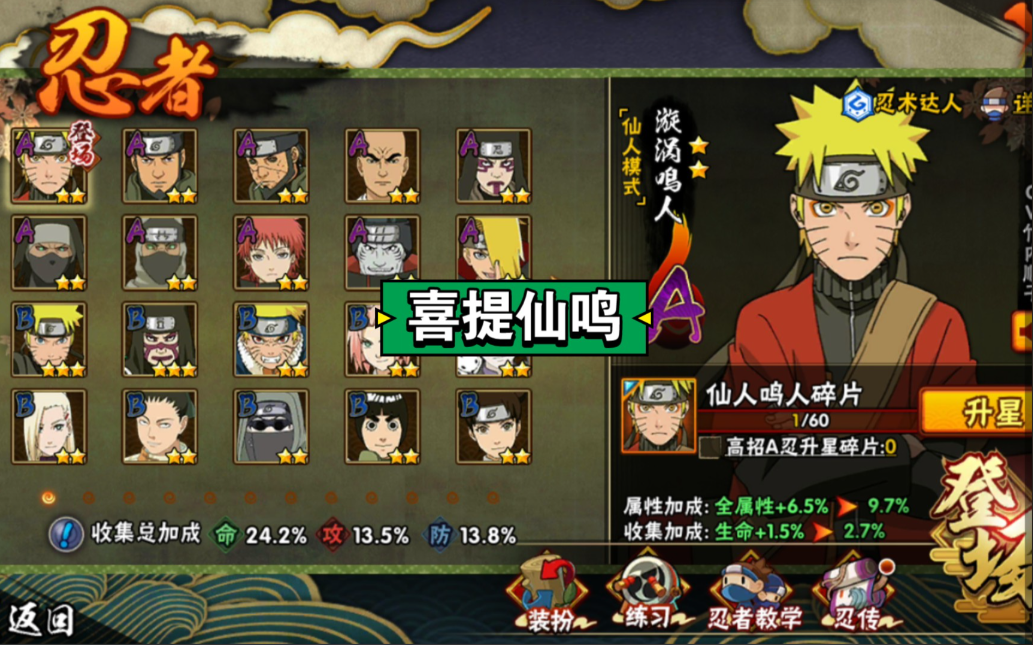
Task: Show collection bonus info via blue exclamation icon
Action: click(66, 534)
